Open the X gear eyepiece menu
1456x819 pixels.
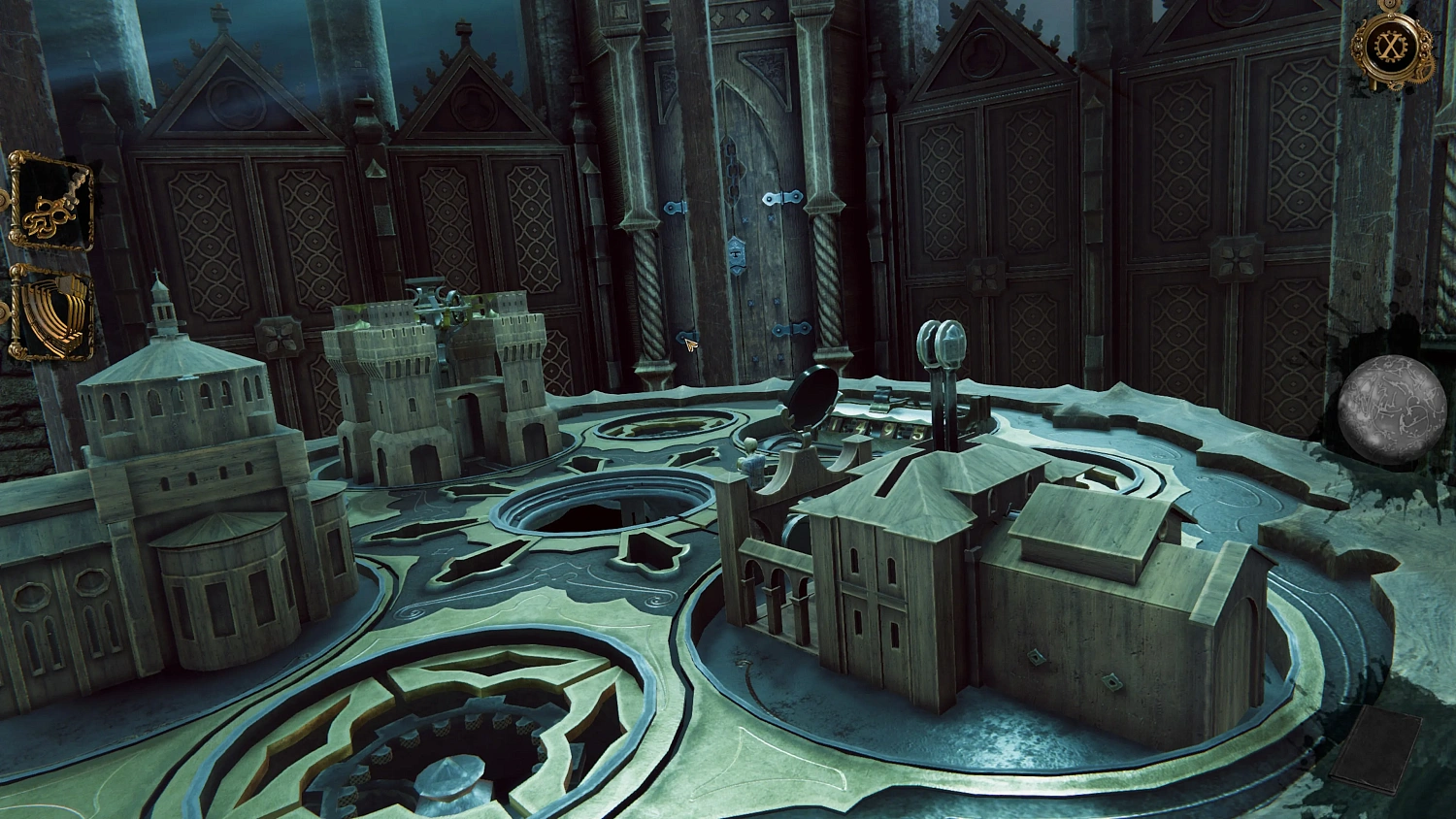tap(1388, 44)
